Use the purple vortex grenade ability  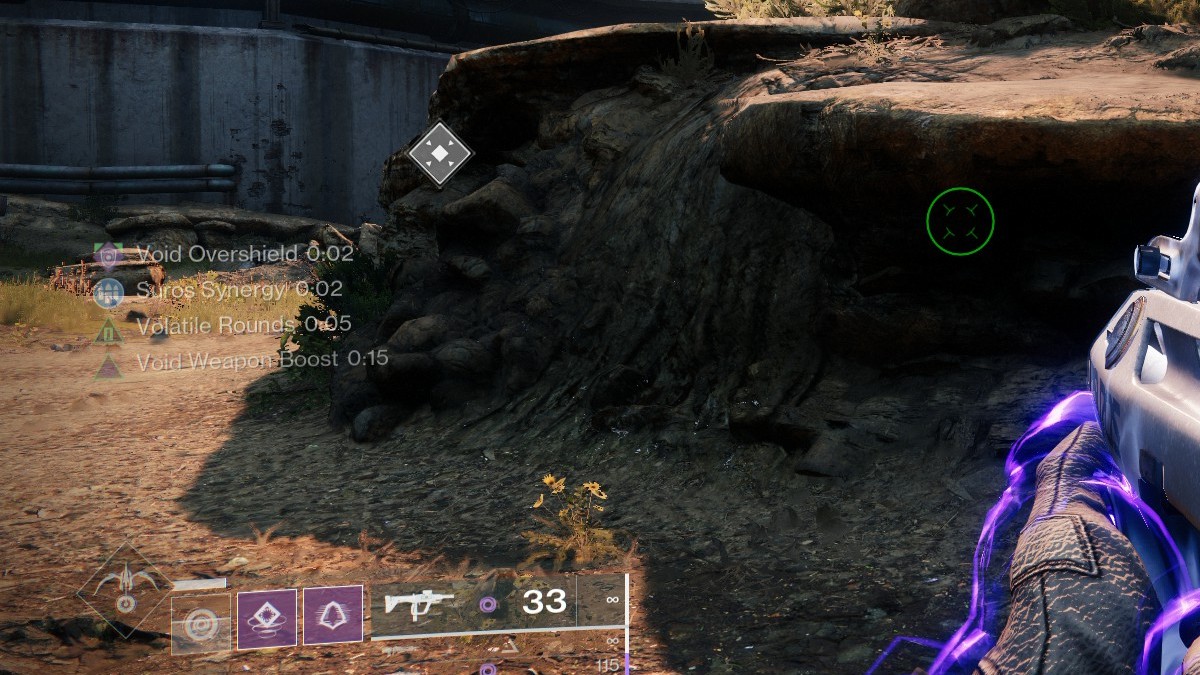point(267,620)
